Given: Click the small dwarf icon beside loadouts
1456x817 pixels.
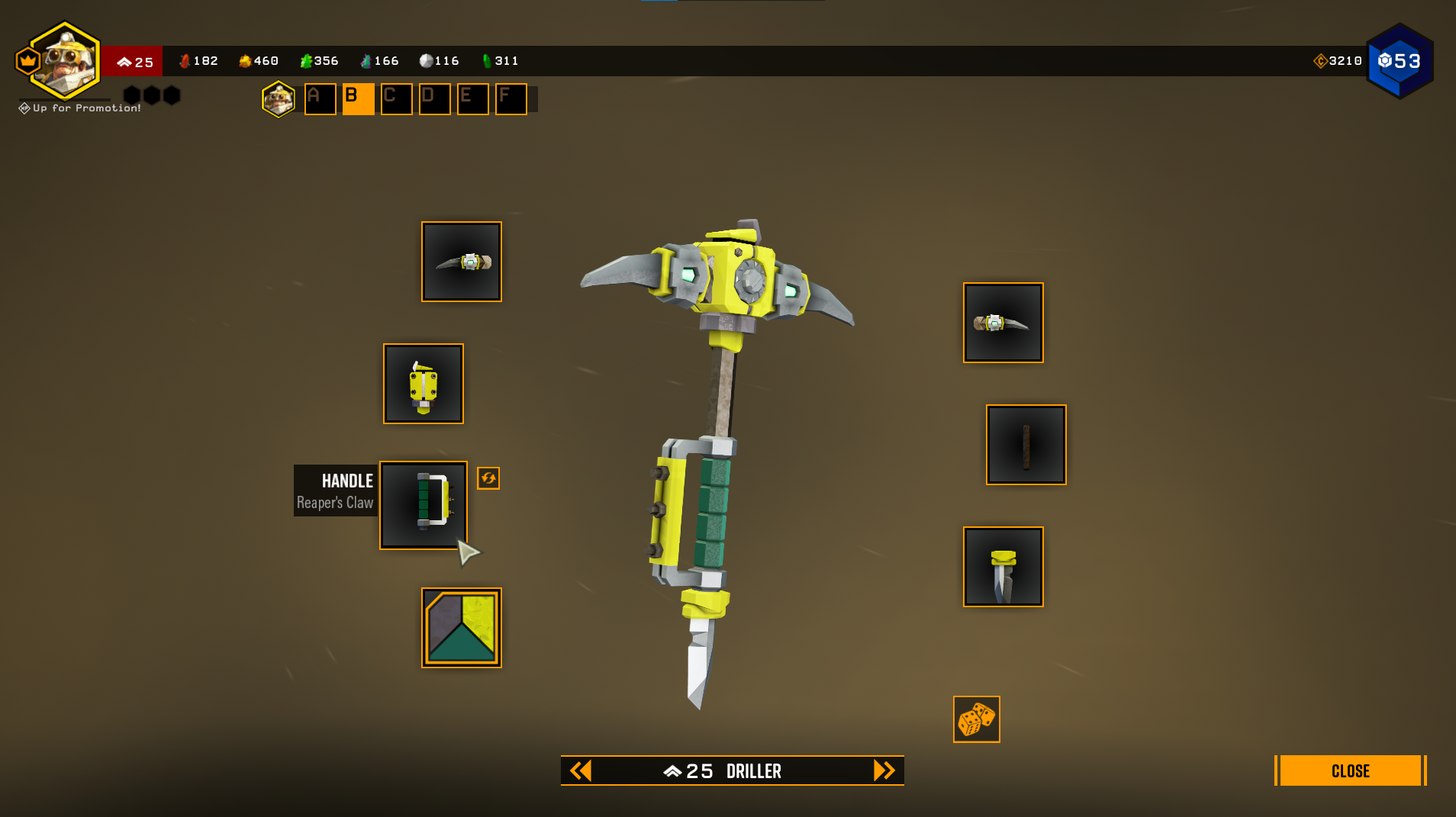Looking at the screenshot, I should tap(279, 99).
